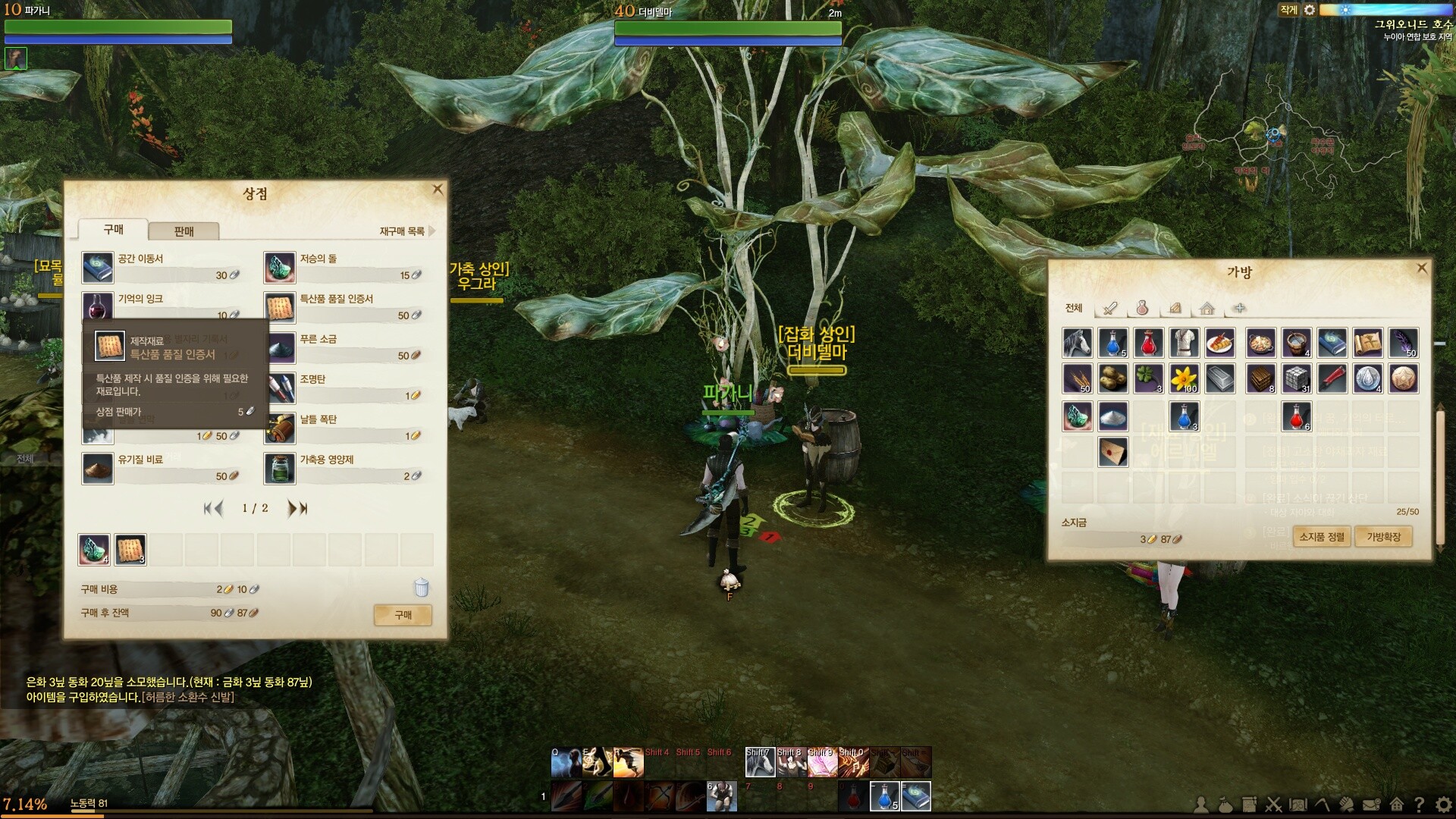Image resolution: width=1456 pixels, height=819 pixels.
Task: Choose 푸른 소금 from the shop
Action: point(318,340)
